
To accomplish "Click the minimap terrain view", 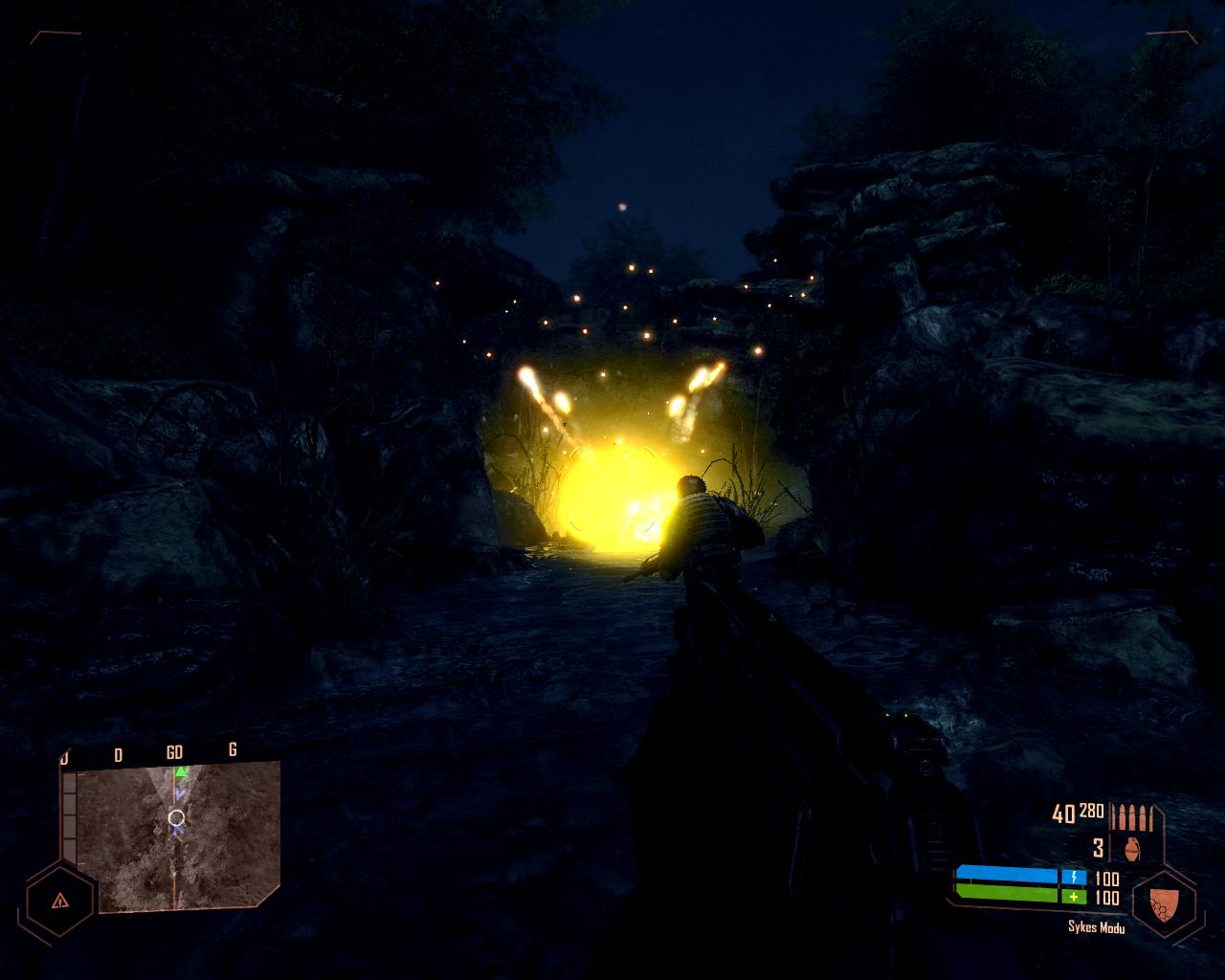I will (177, 837).
